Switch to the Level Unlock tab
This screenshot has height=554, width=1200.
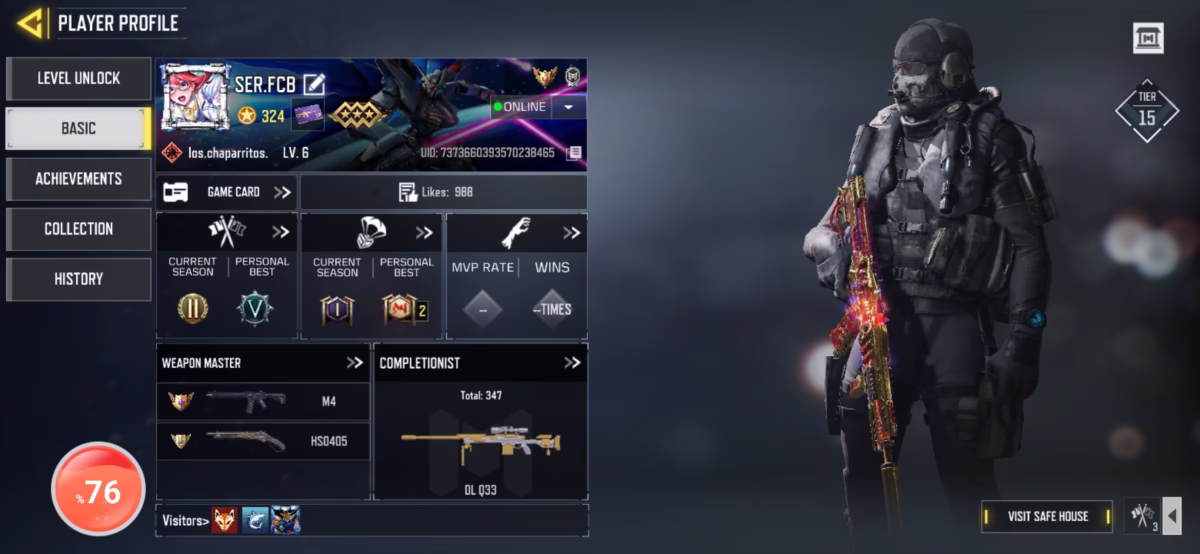point(78,78)
